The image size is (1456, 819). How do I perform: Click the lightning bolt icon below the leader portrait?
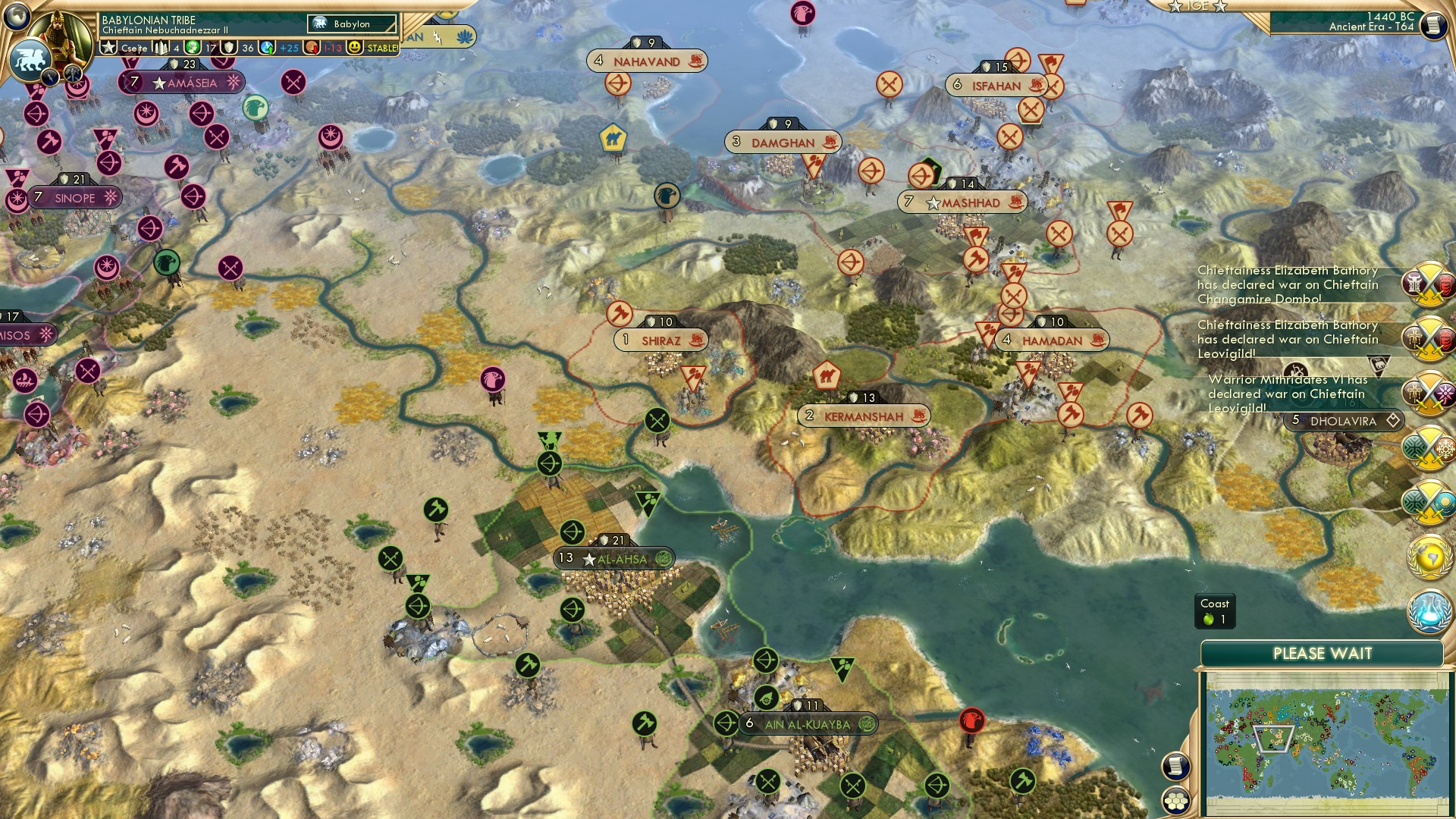51,76
